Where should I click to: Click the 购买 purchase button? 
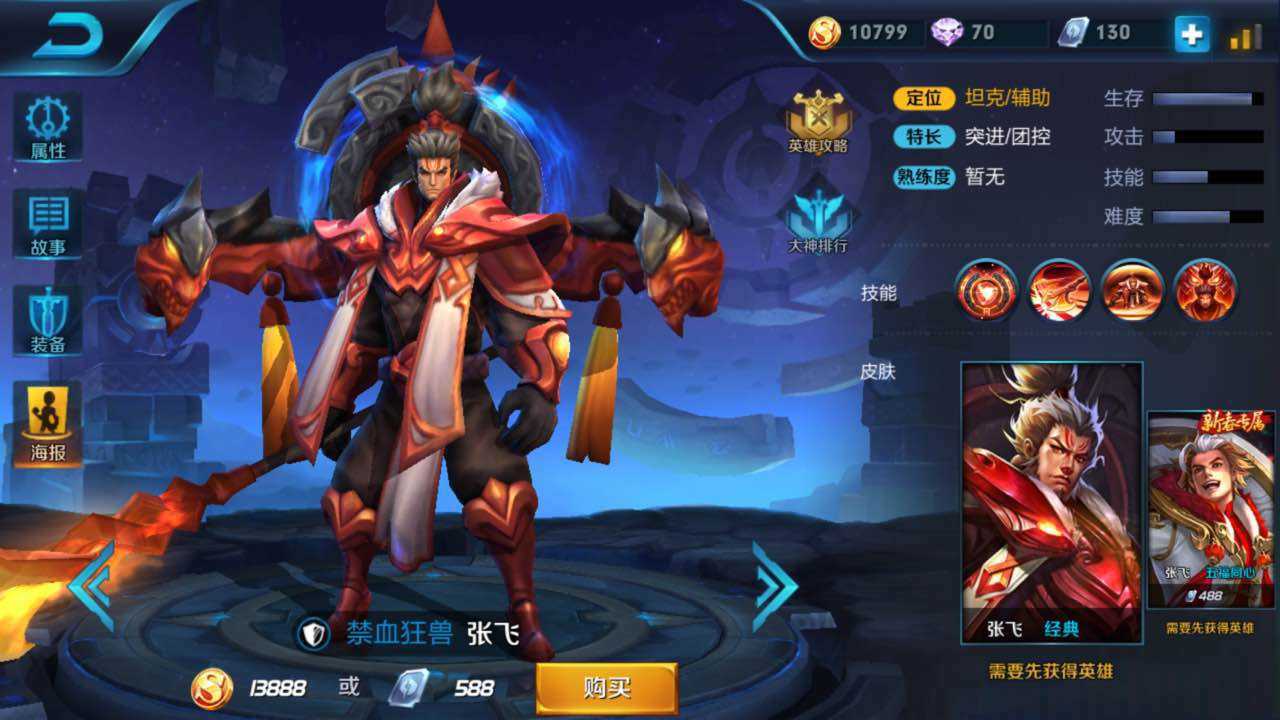[x=606, y=688]
